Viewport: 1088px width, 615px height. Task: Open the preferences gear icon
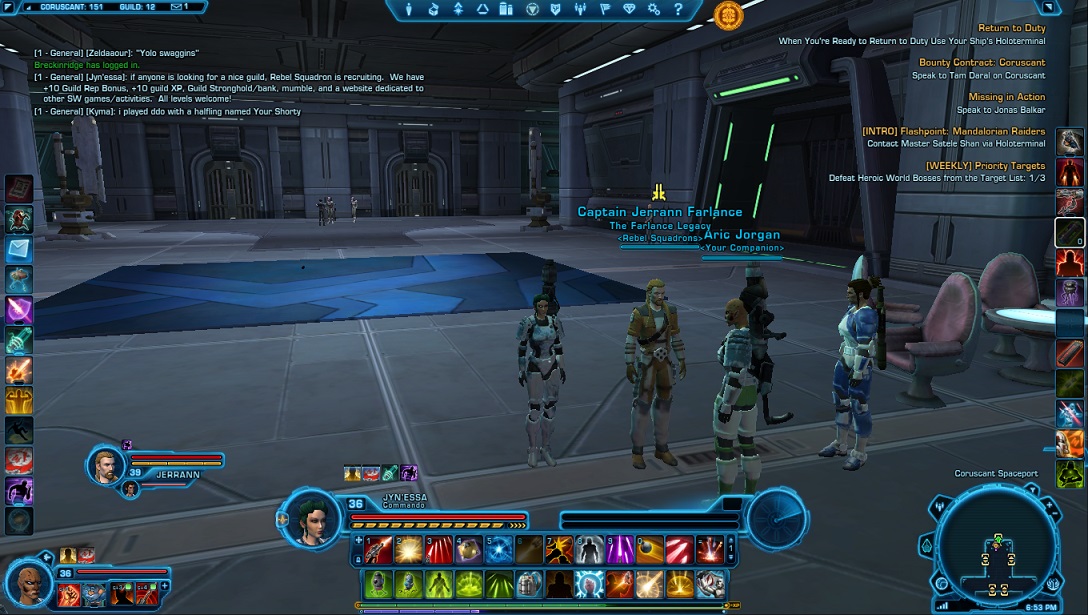pyautogui.click(x=653, y=10)
